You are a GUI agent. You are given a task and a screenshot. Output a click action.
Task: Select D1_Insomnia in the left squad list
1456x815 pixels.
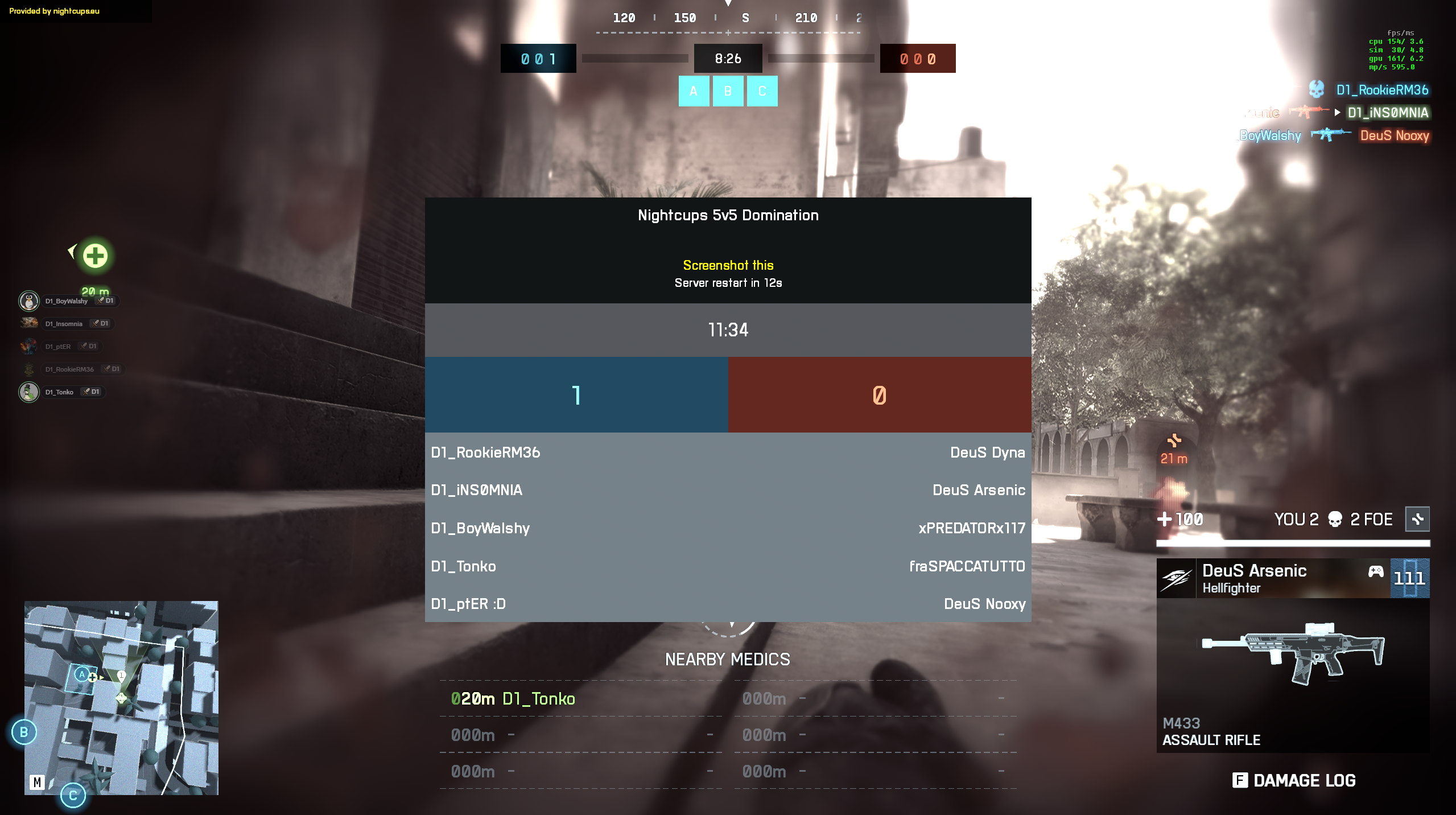[64, 324]
